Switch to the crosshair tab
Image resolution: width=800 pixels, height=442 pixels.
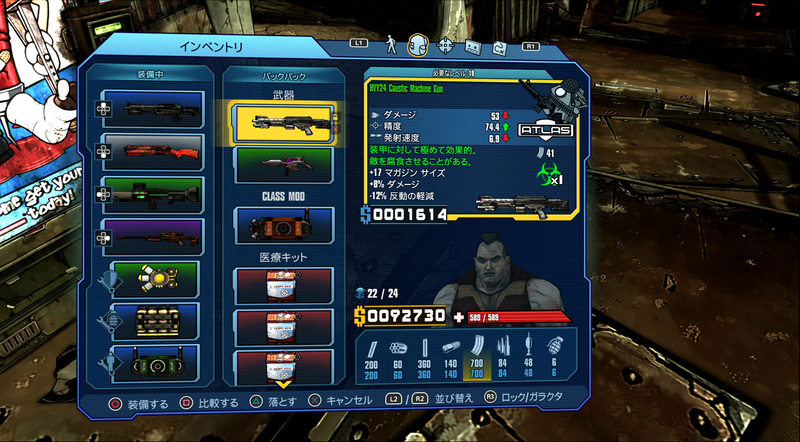pos(446,45)
